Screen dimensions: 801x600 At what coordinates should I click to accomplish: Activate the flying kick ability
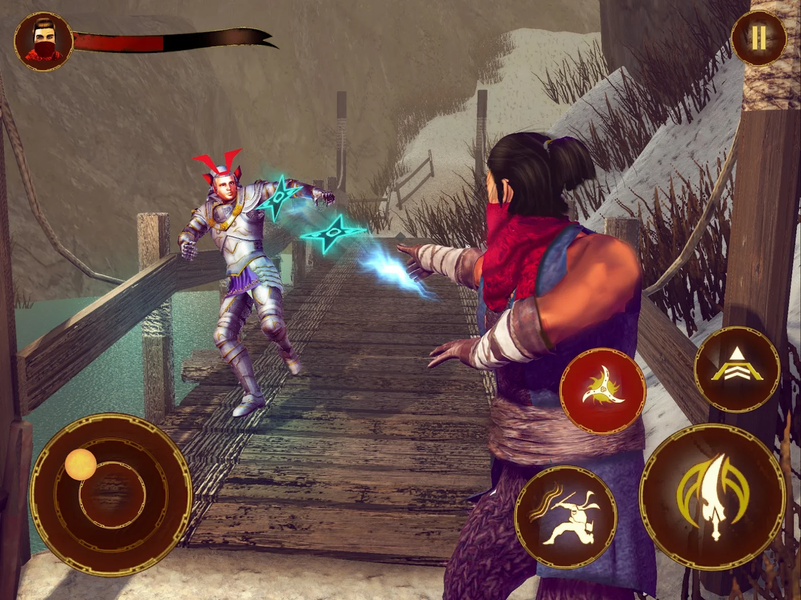pos(565,517)
